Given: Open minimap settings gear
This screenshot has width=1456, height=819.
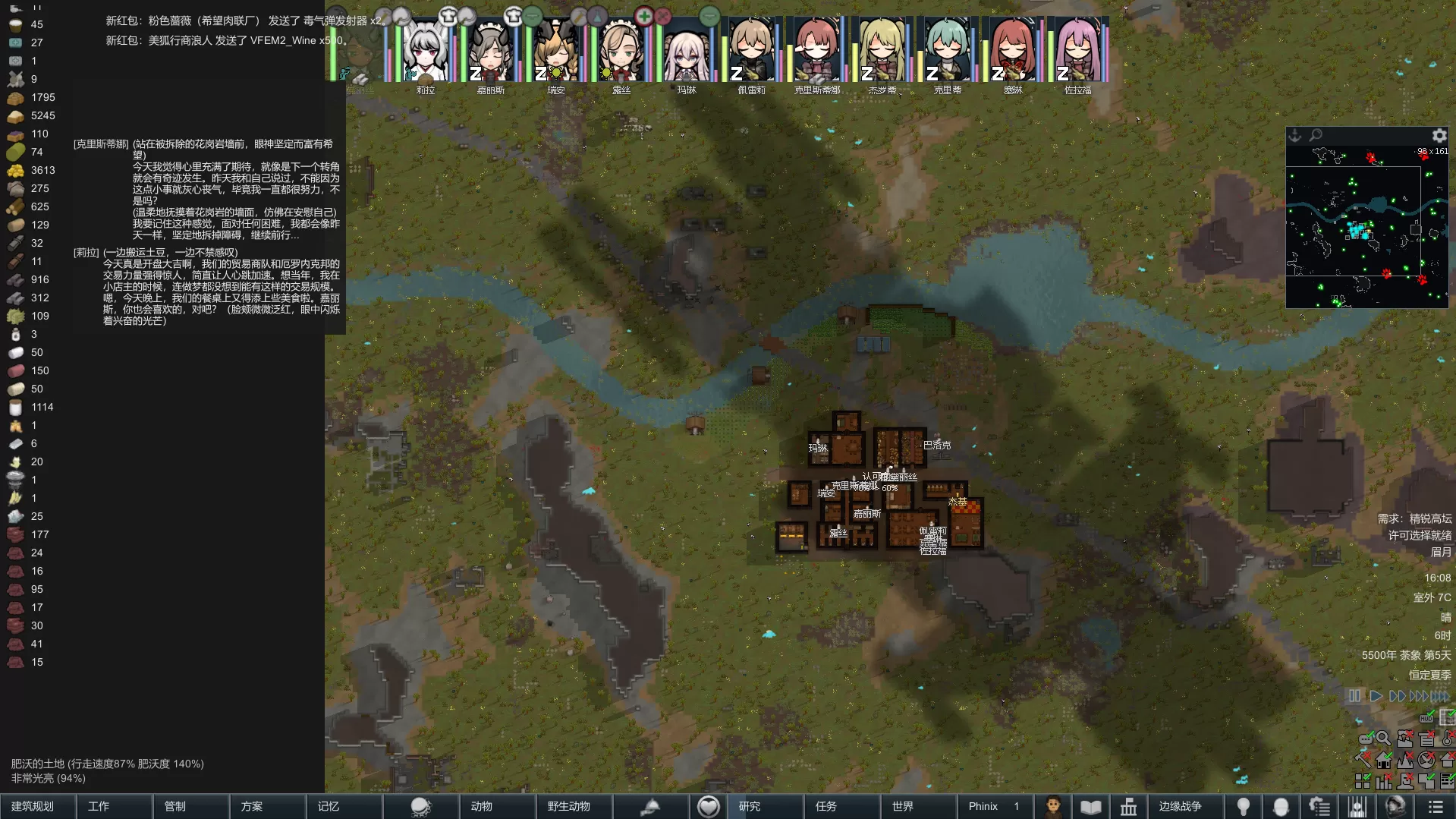Looking at the screenshot, I should pos(1439,136).
